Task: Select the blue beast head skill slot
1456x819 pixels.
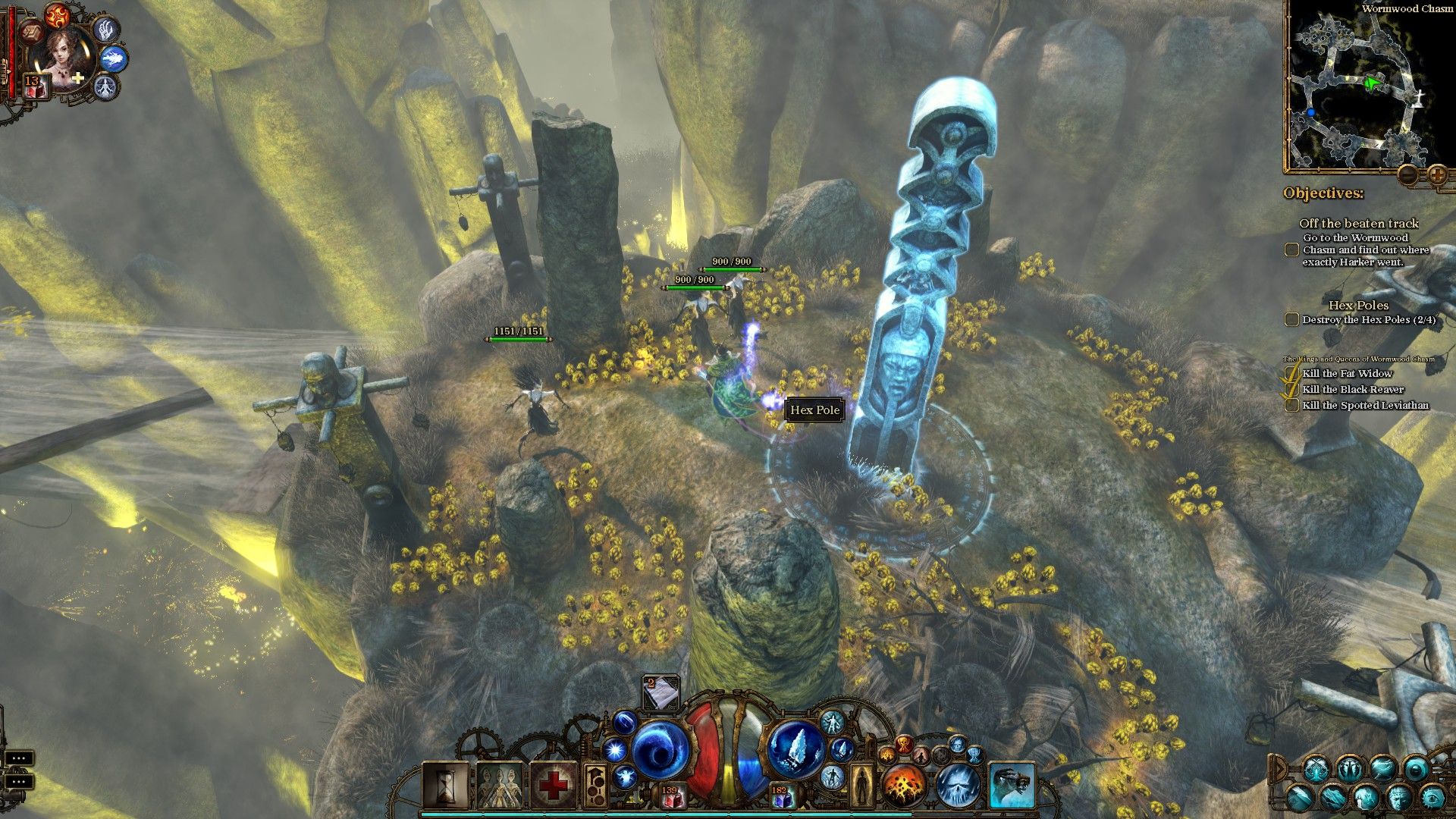Action: 1012,785
